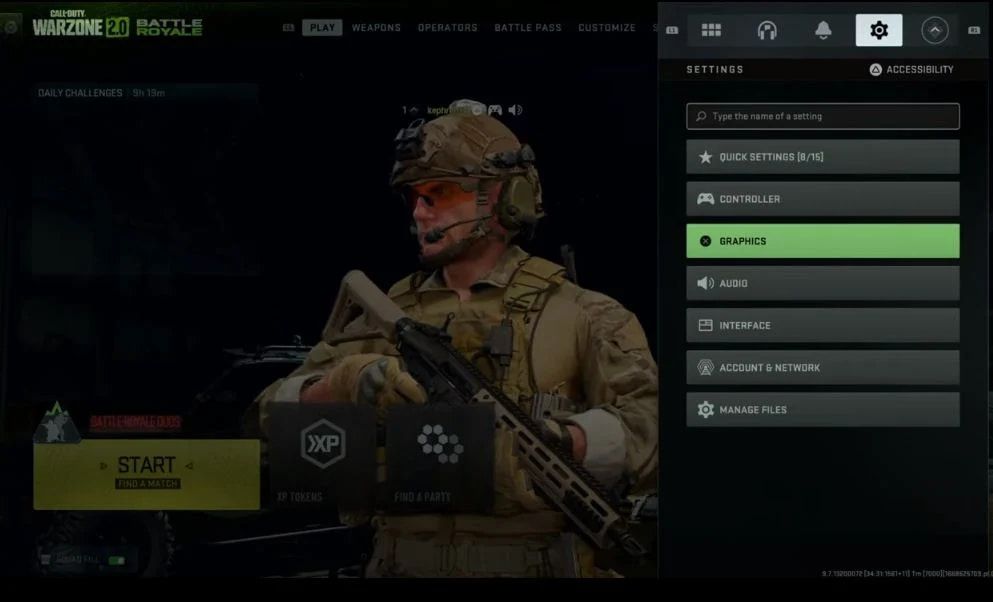
Task: Select the gear settings tab icon
Action: point(879,30)
